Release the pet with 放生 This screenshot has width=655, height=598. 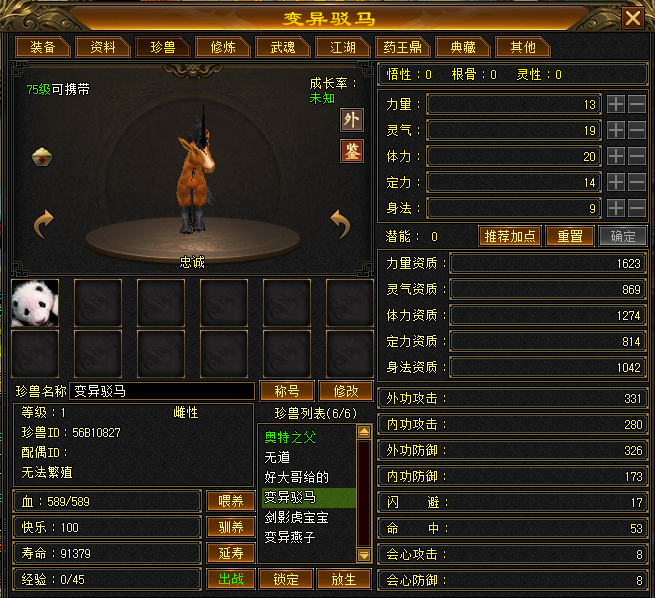tap(344, 579)
